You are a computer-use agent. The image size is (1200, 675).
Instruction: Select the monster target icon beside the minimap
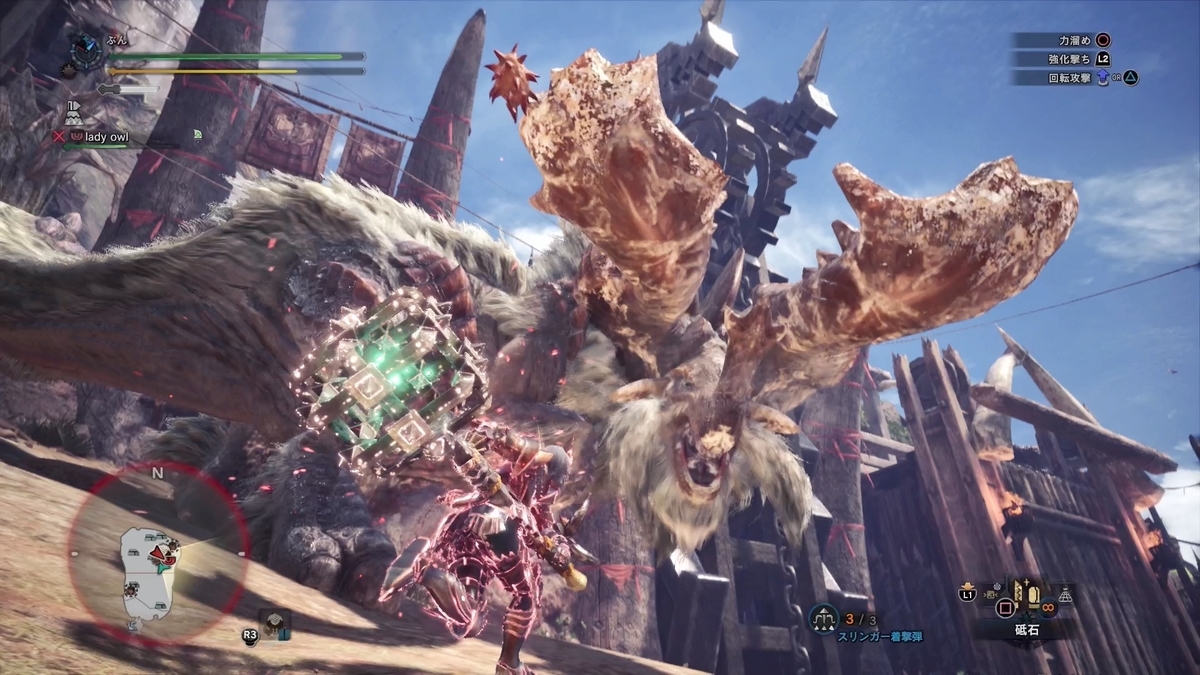tap(275, 624)
